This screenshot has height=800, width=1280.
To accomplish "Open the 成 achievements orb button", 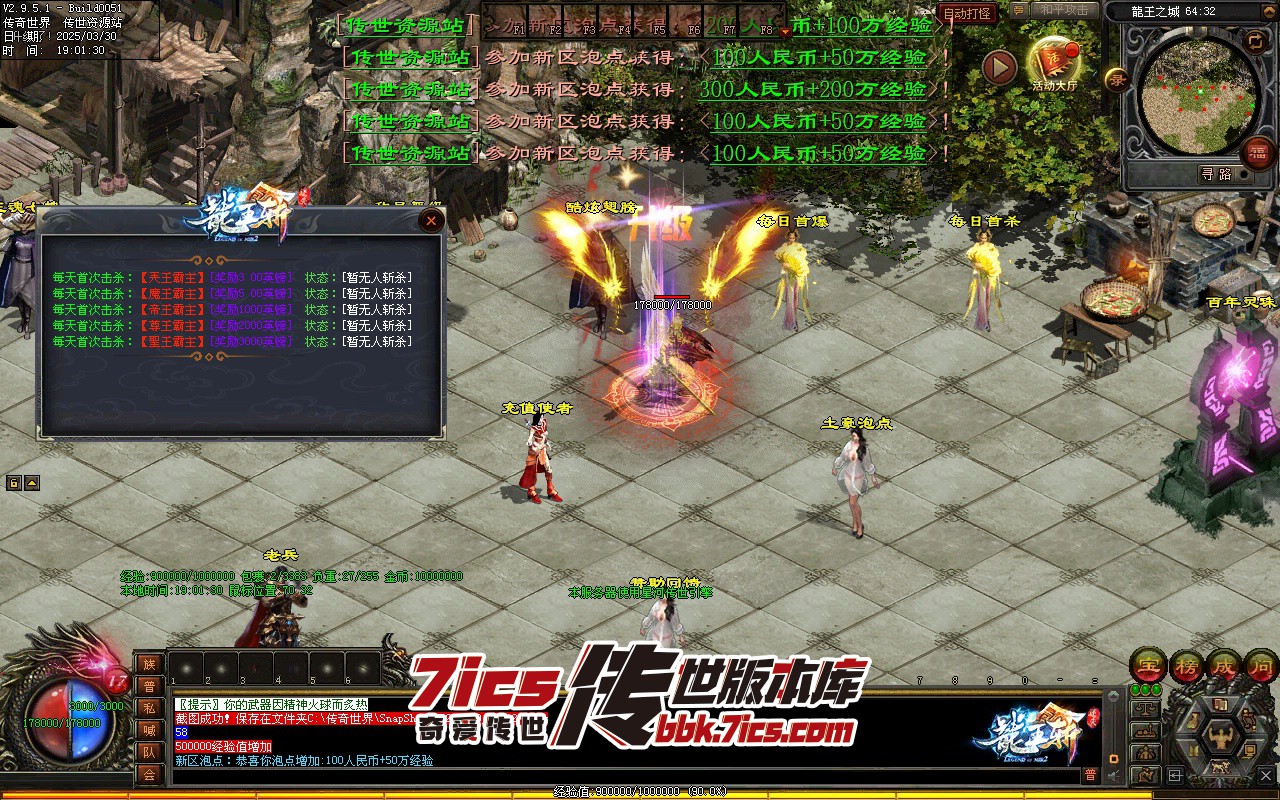I will [x=1223, y=665].
